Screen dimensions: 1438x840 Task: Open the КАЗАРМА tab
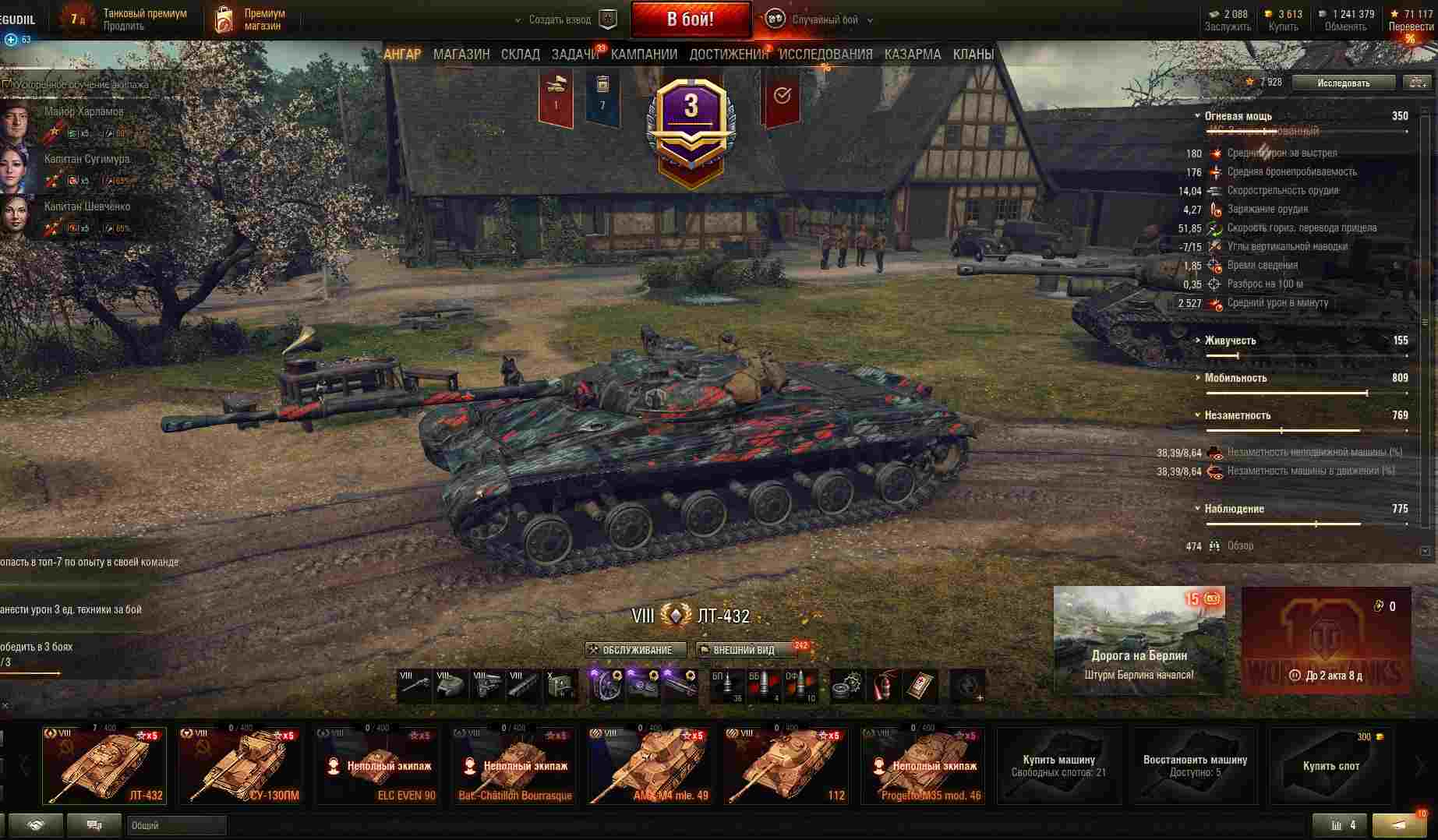click(912, 55)
